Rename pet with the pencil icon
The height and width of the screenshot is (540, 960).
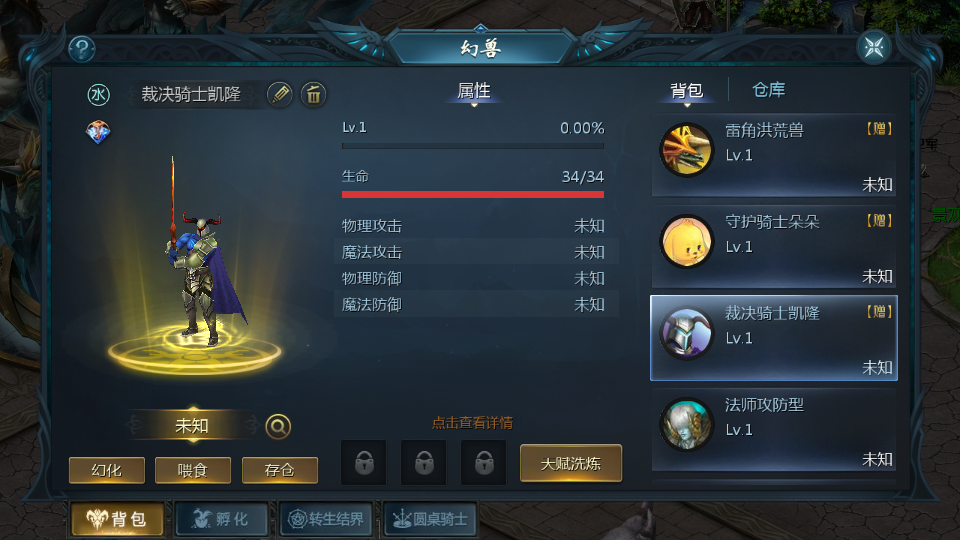point(280,94)
